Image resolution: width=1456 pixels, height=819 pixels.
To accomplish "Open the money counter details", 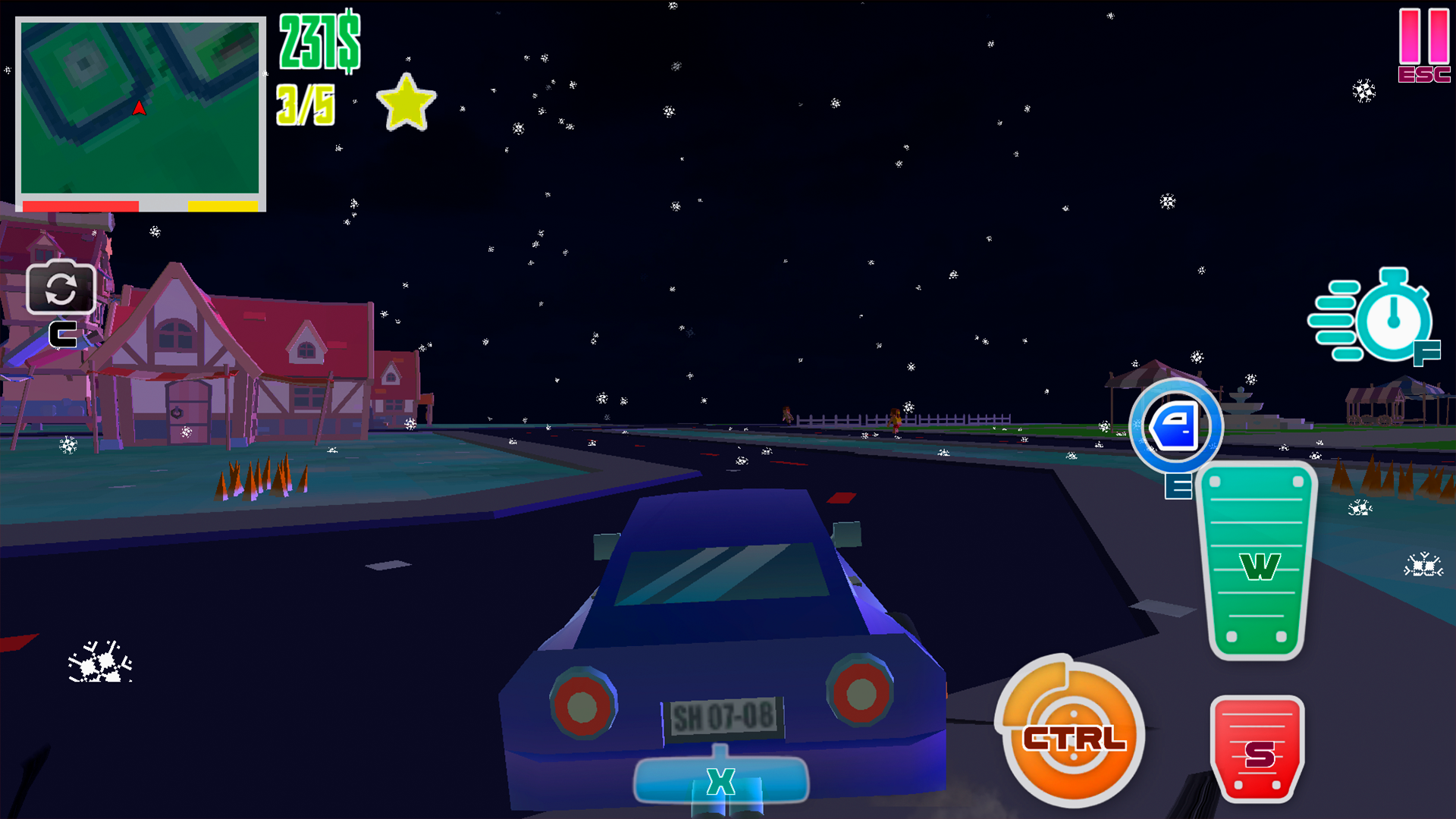I will [316, 38].
